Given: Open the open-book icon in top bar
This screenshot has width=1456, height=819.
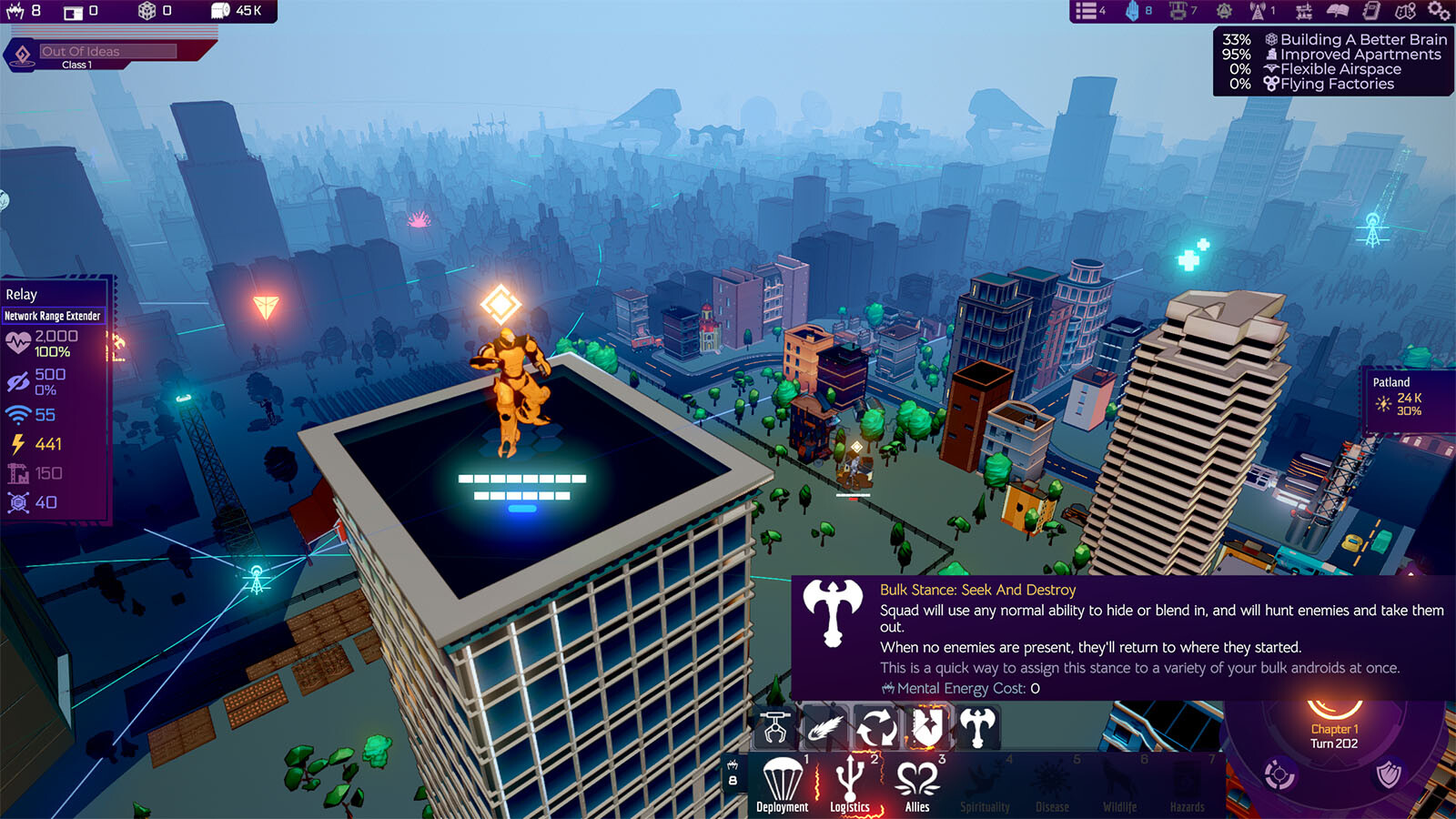Looking at the screenshot, I should [x=1337, y=11].
